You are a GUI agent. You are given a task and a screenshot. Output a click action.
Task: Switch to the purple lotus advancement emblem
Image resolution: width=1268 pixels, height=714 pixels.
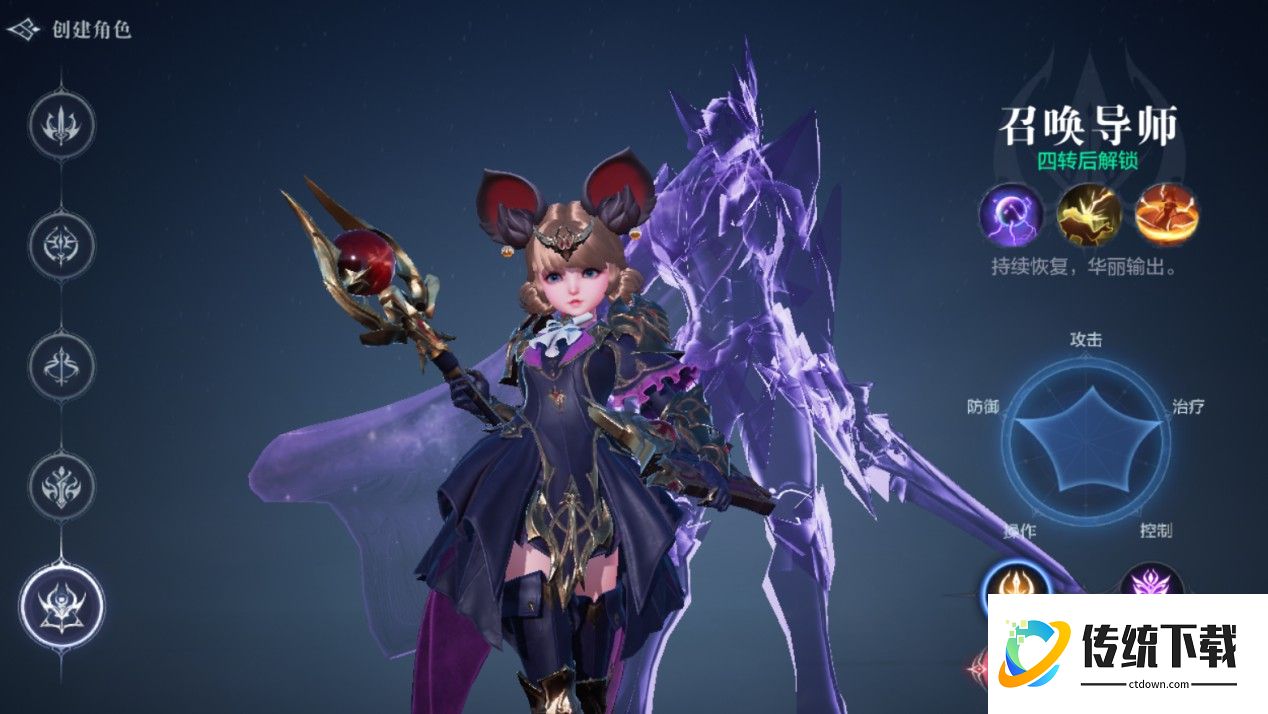pyautogui.click(x=1150, y=584)
